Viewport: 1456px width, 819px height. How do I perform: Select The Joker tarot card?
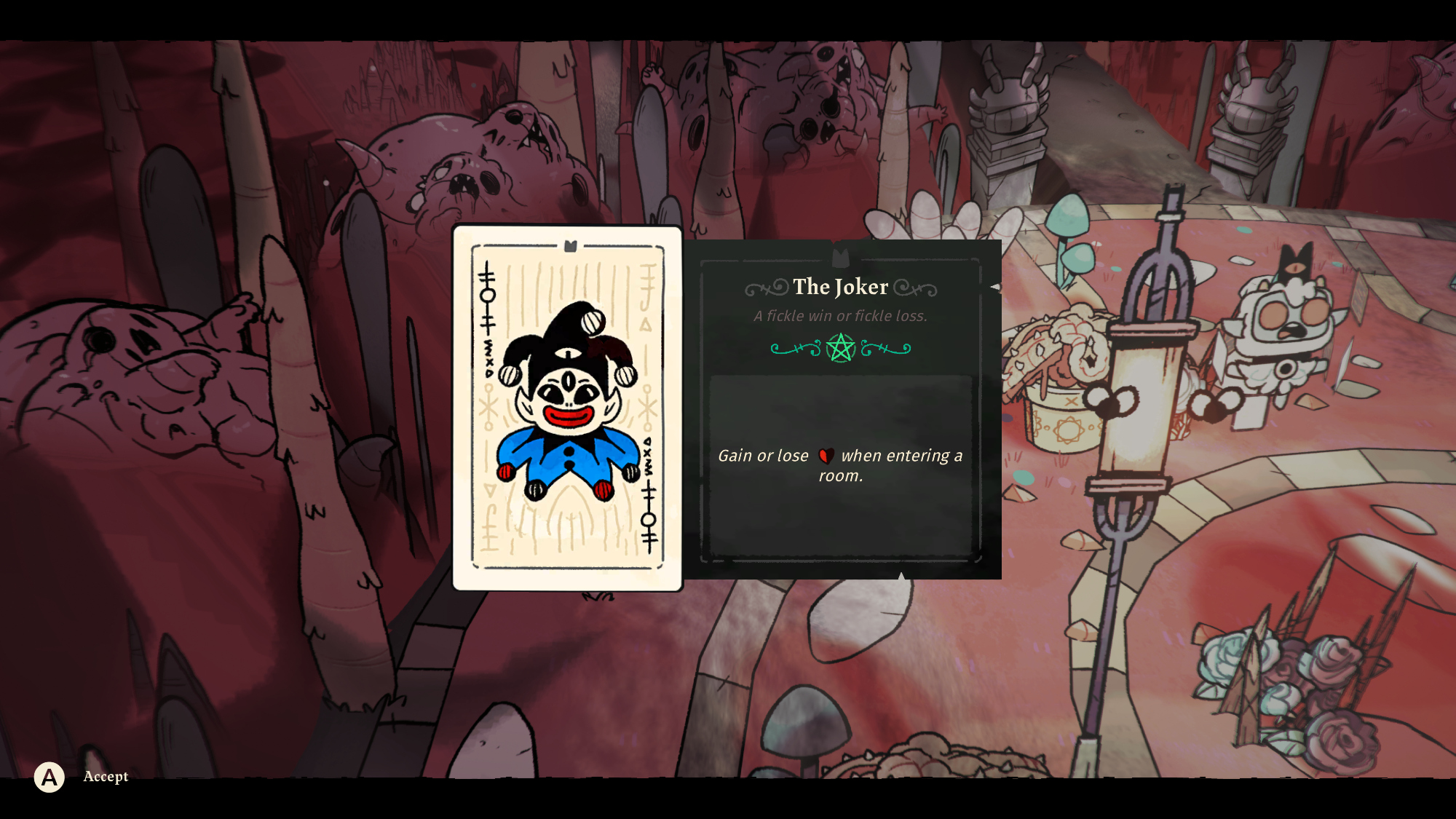point(567,408)
